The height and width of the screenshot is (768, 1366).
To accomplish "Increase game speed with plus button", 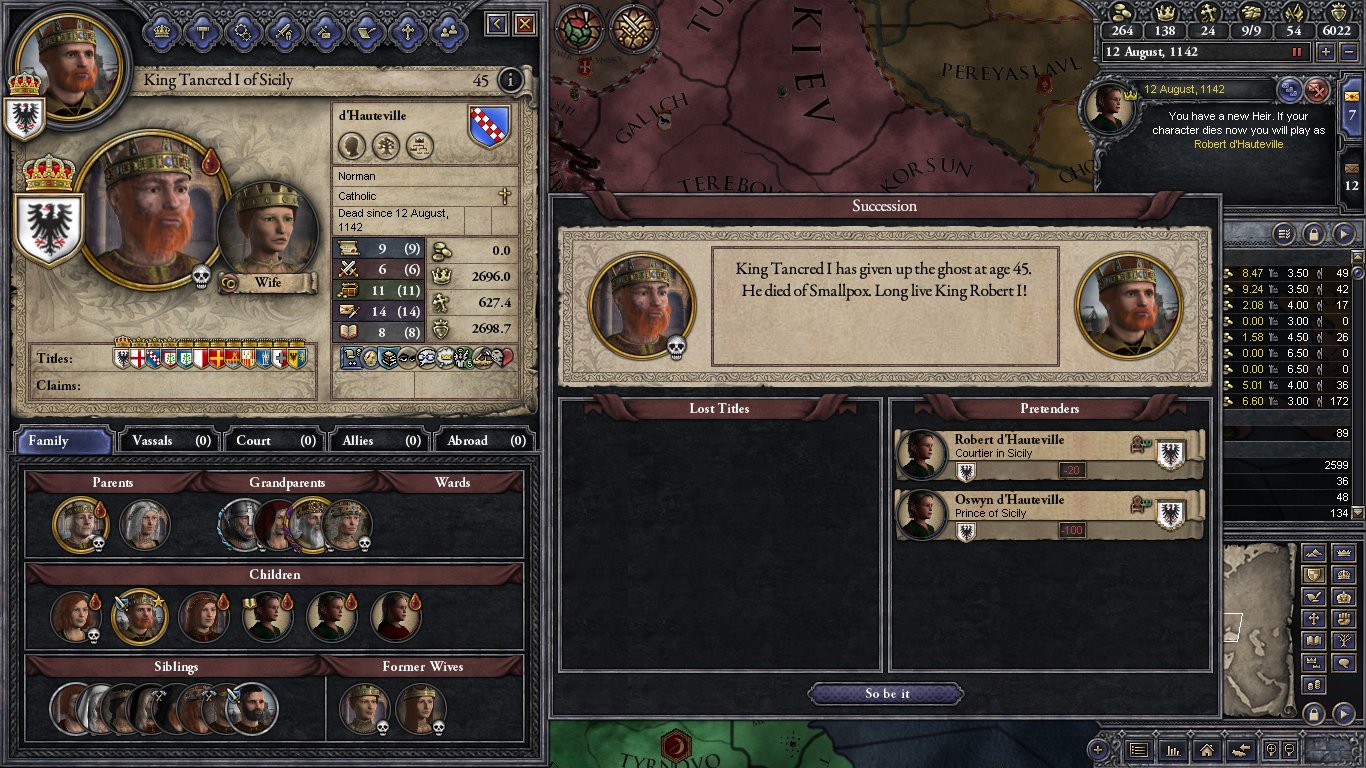I will tap(1325, 52).
